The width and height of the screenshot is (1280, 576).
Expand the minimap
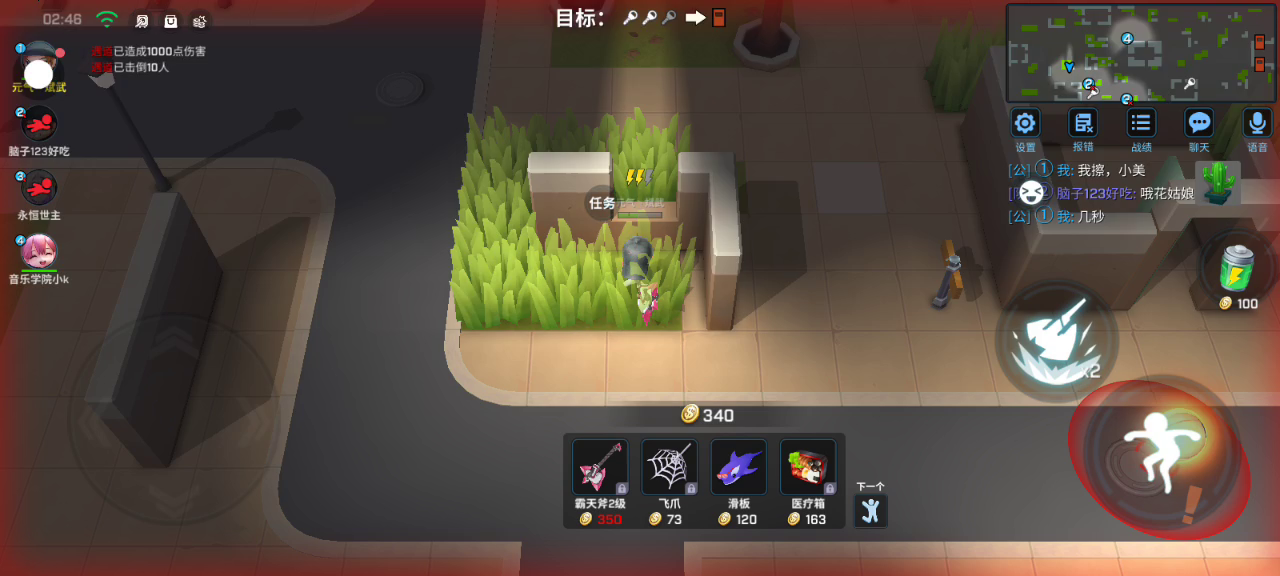click(x=1141, y=52)
